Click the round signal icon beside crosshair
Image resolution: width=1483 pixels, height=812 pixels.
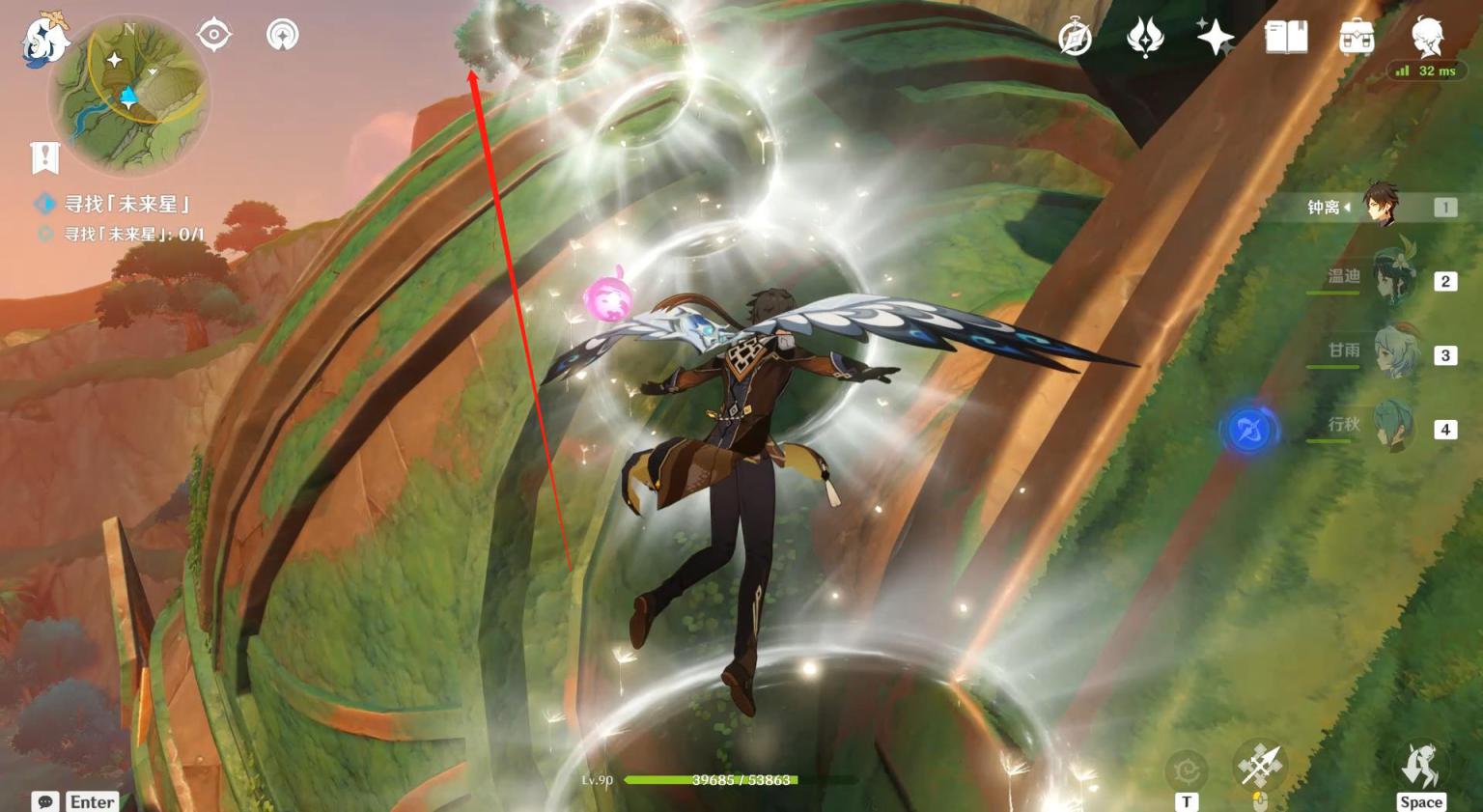pyautogui.click(x=282, y=35)
